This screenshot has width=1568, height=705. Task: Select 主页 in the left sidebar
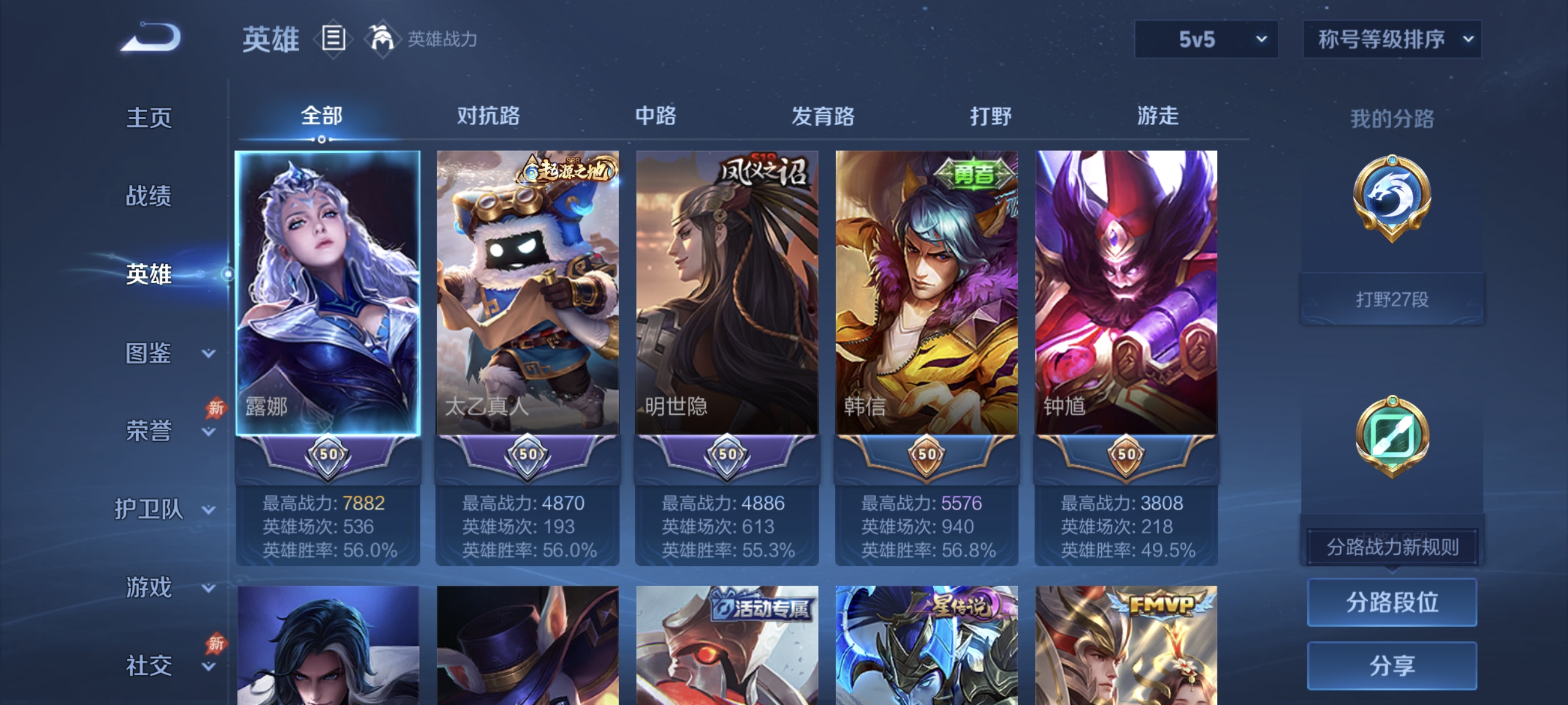coord(148,117)
